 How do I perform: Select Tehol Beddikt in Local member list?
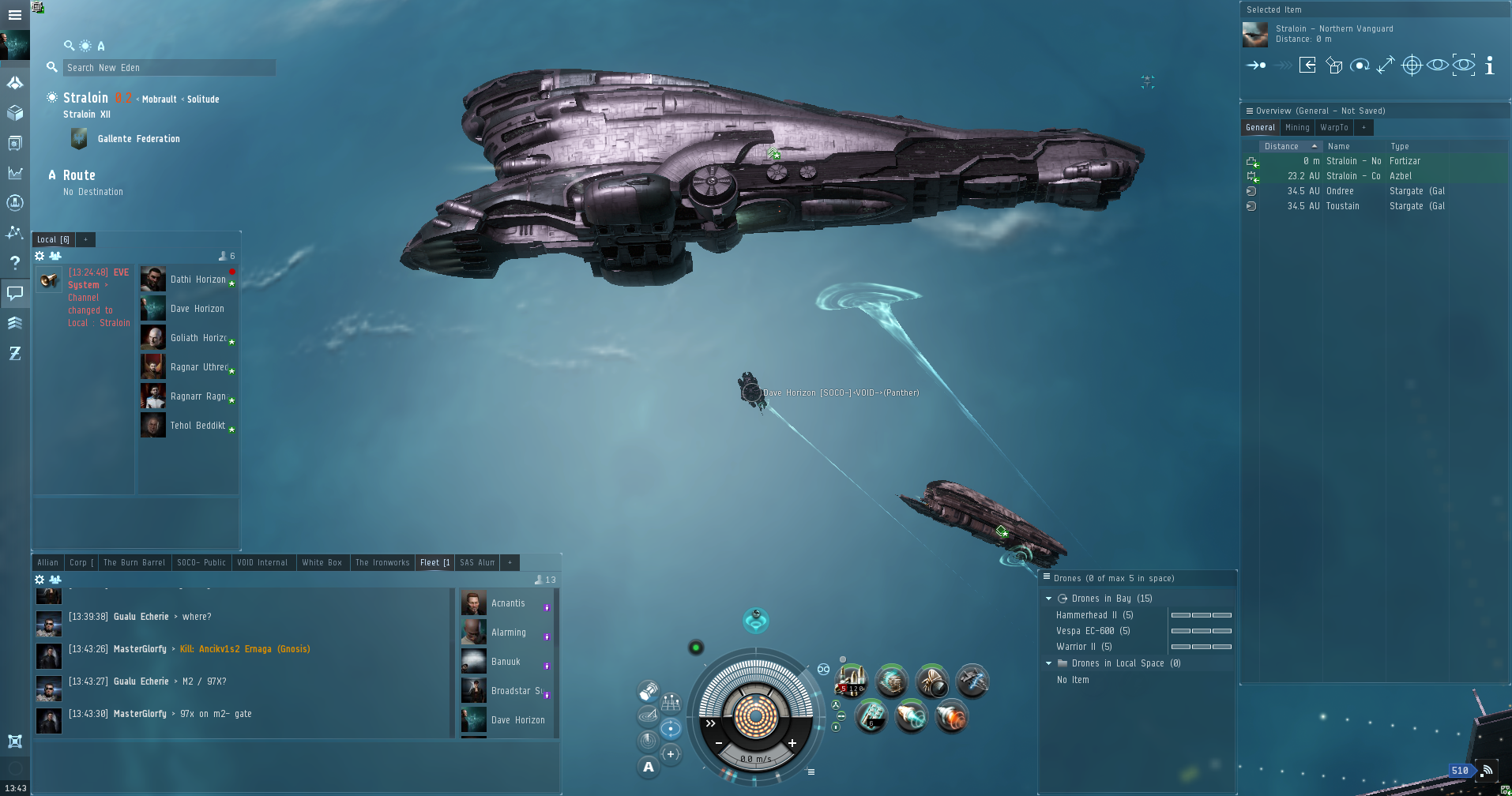(197, 426)
